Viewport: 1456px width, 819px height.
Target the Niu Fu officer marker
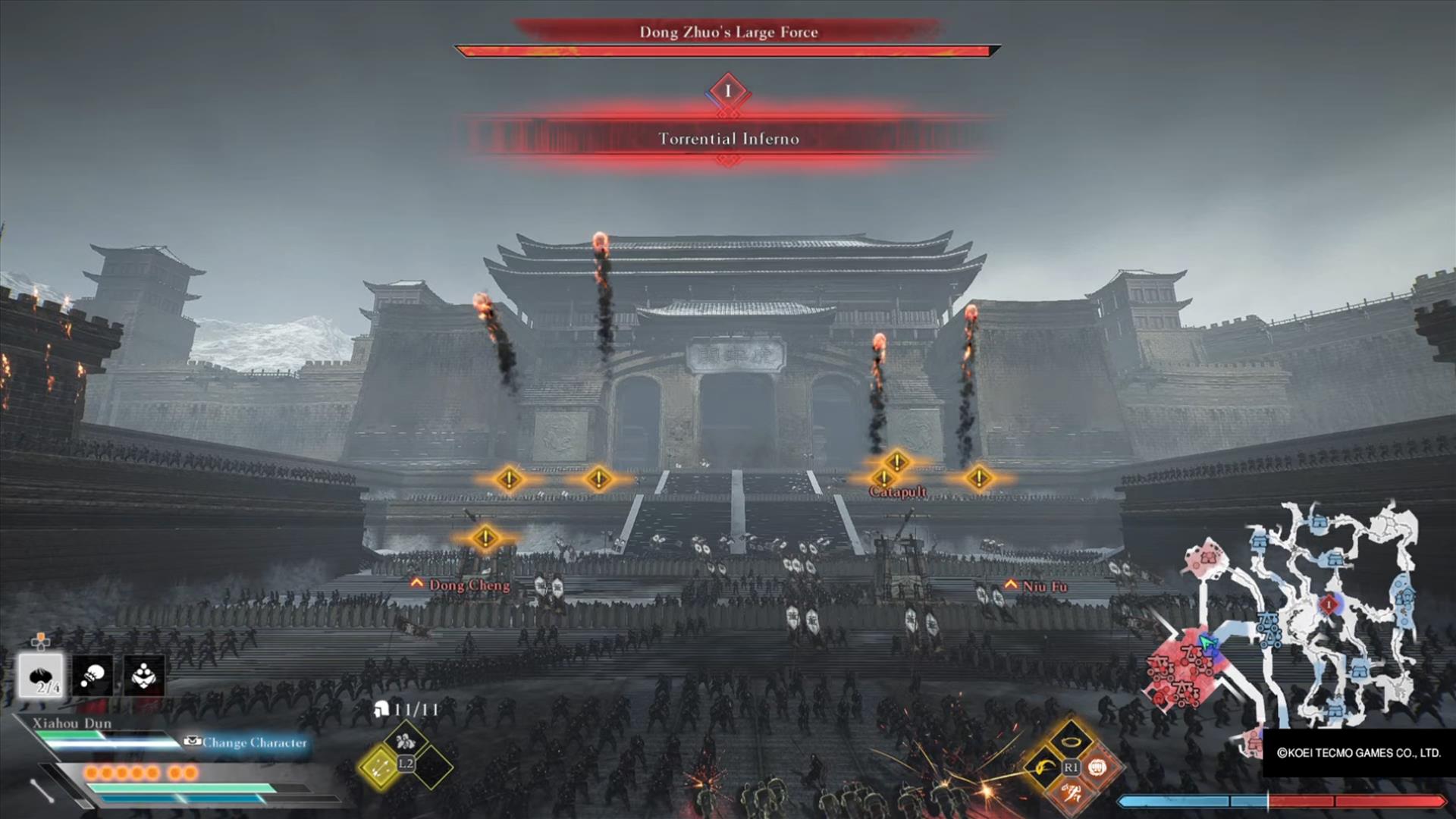(1043, 586)
